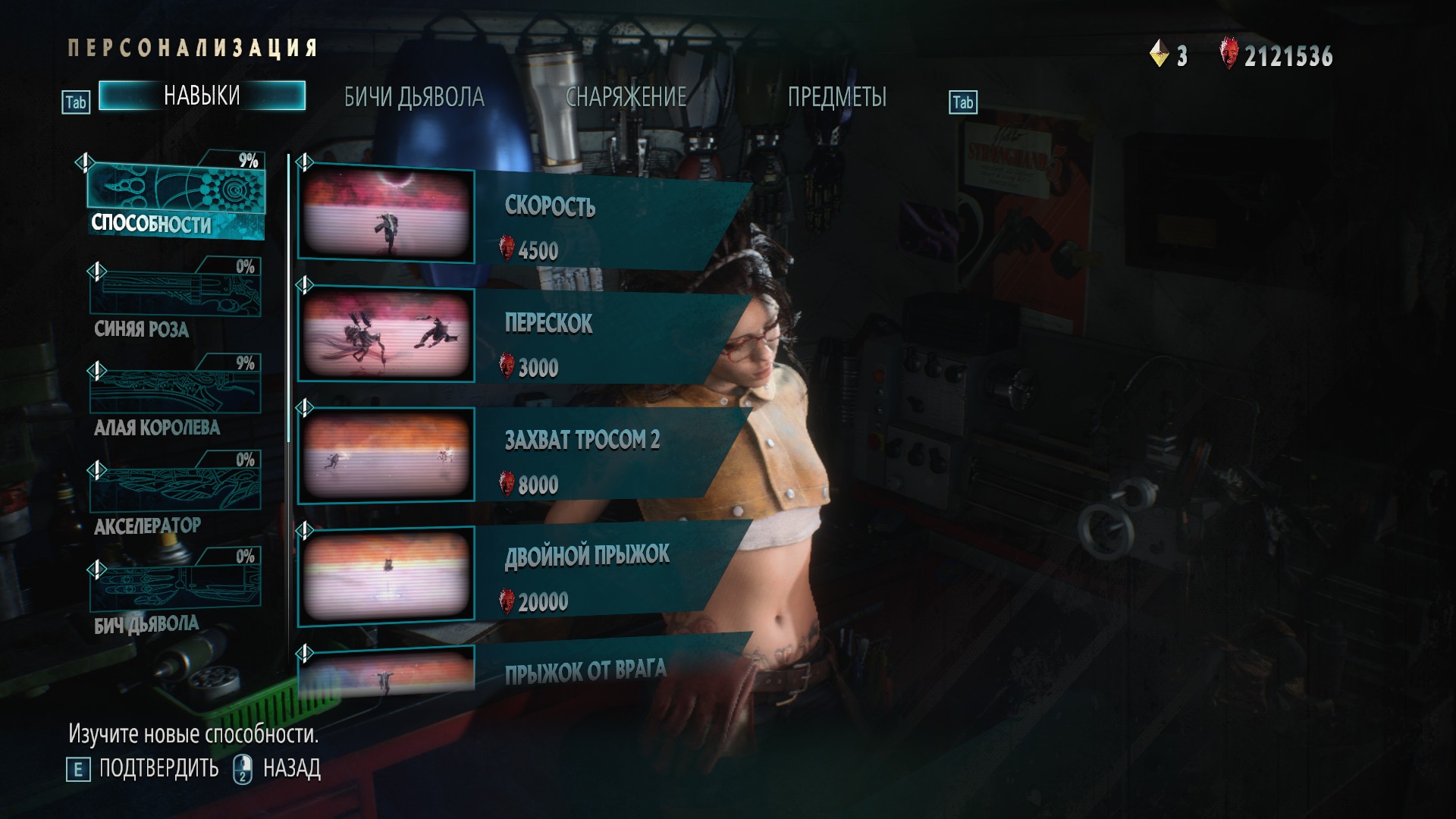
Task: Pick the ДВОЙНОЙ ПРЫЖОК skill for 20000
Action: 523,572
